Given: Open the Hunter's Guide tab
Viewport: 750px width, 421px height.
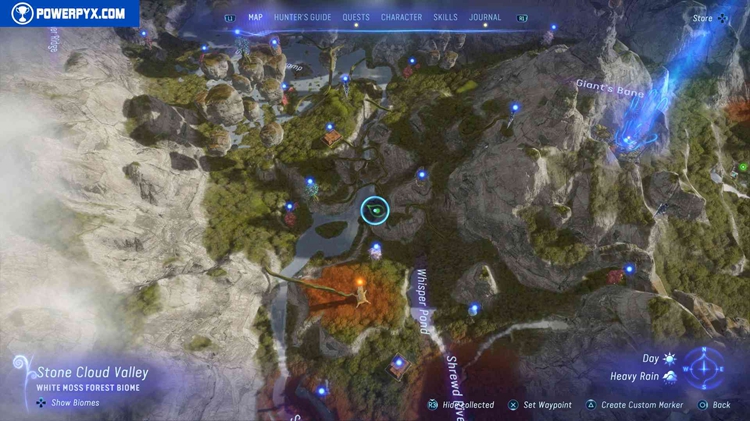Looking at the screenshot, I should tap(301, 17).
